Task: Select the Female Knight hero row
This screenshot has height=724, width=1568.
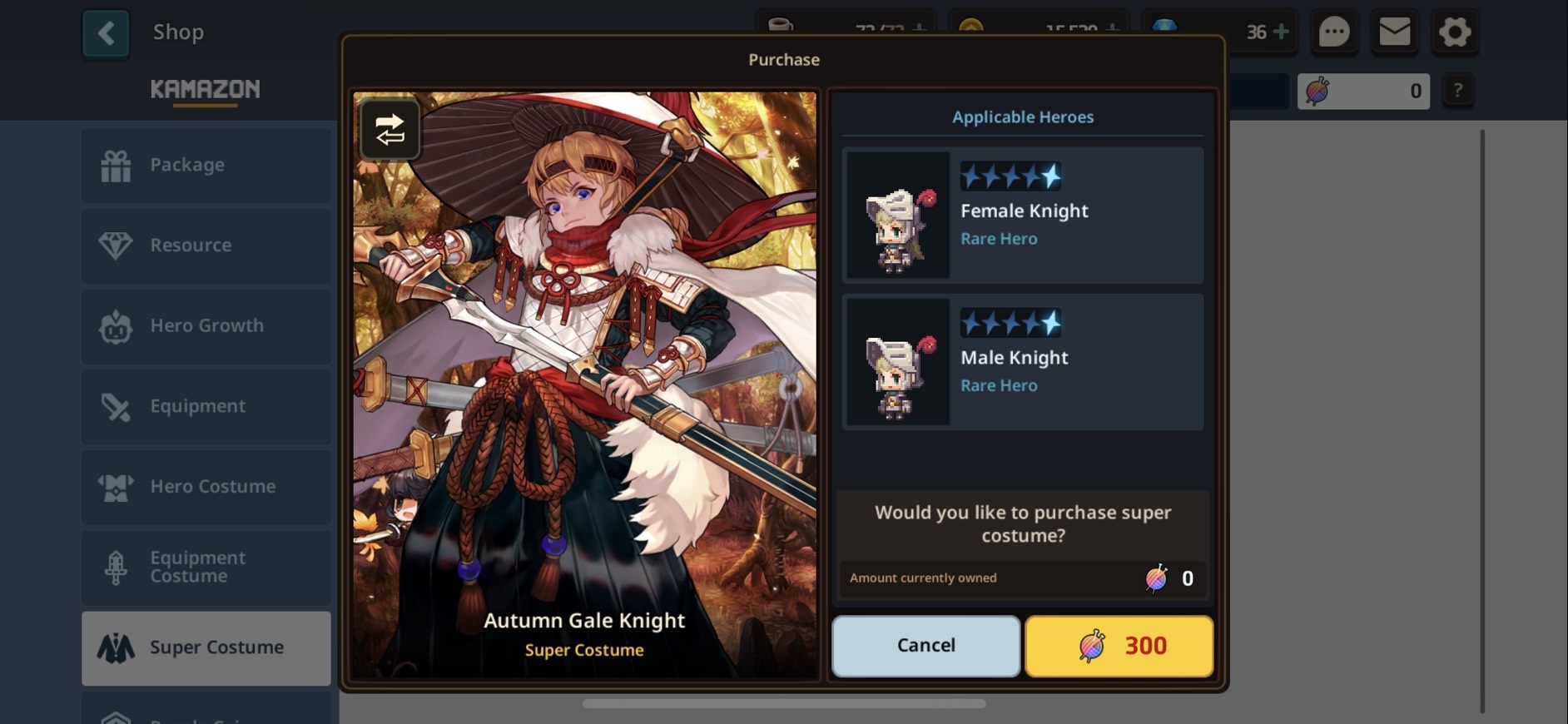Action: [1023, 216]
